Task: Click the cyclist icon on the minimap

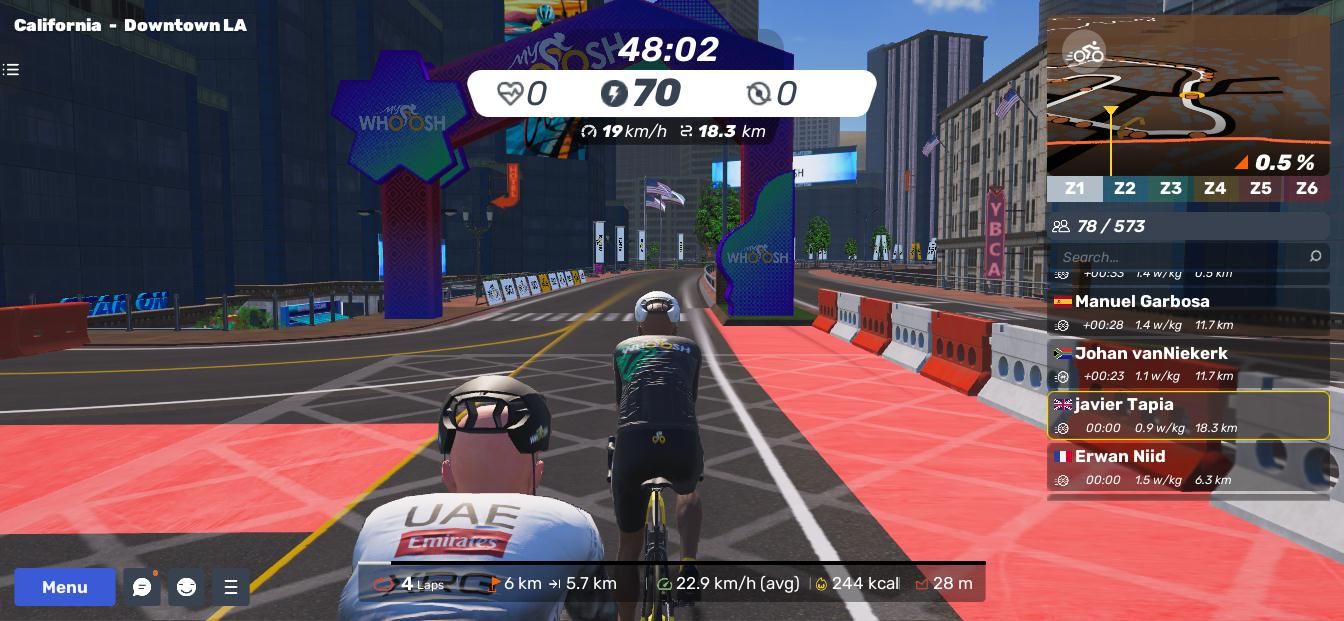Action: click(x=1083, y=52)
